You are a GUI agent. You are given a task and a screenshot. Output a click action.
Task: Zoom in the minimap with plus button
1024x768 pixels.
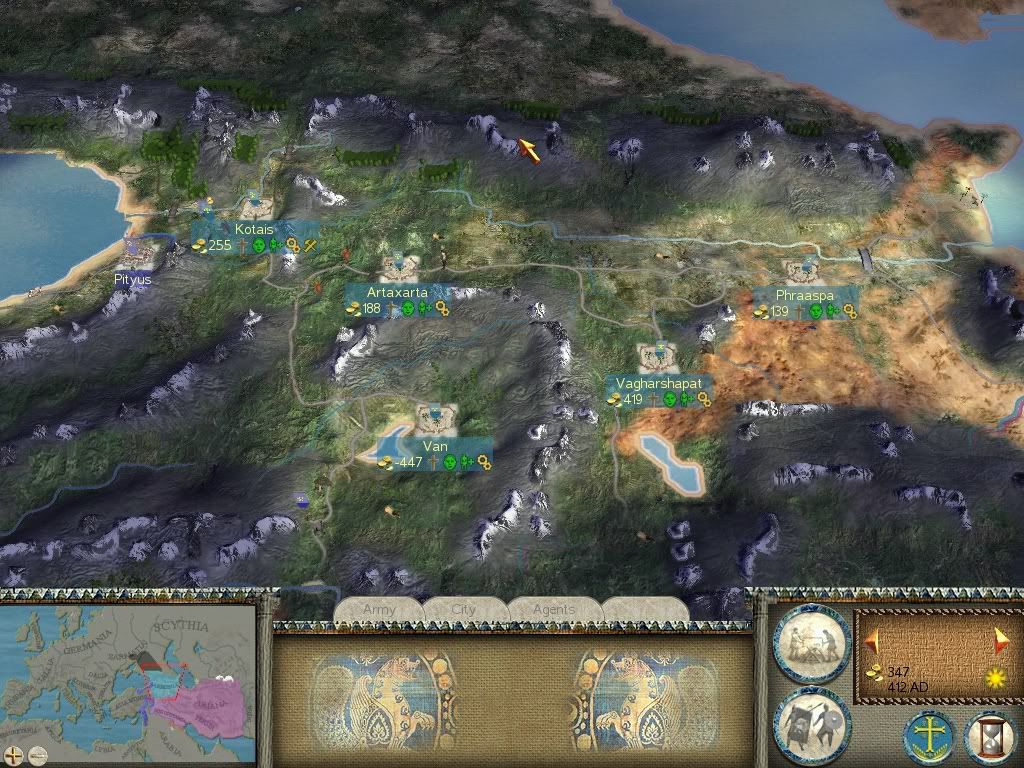tap(15, 754)
